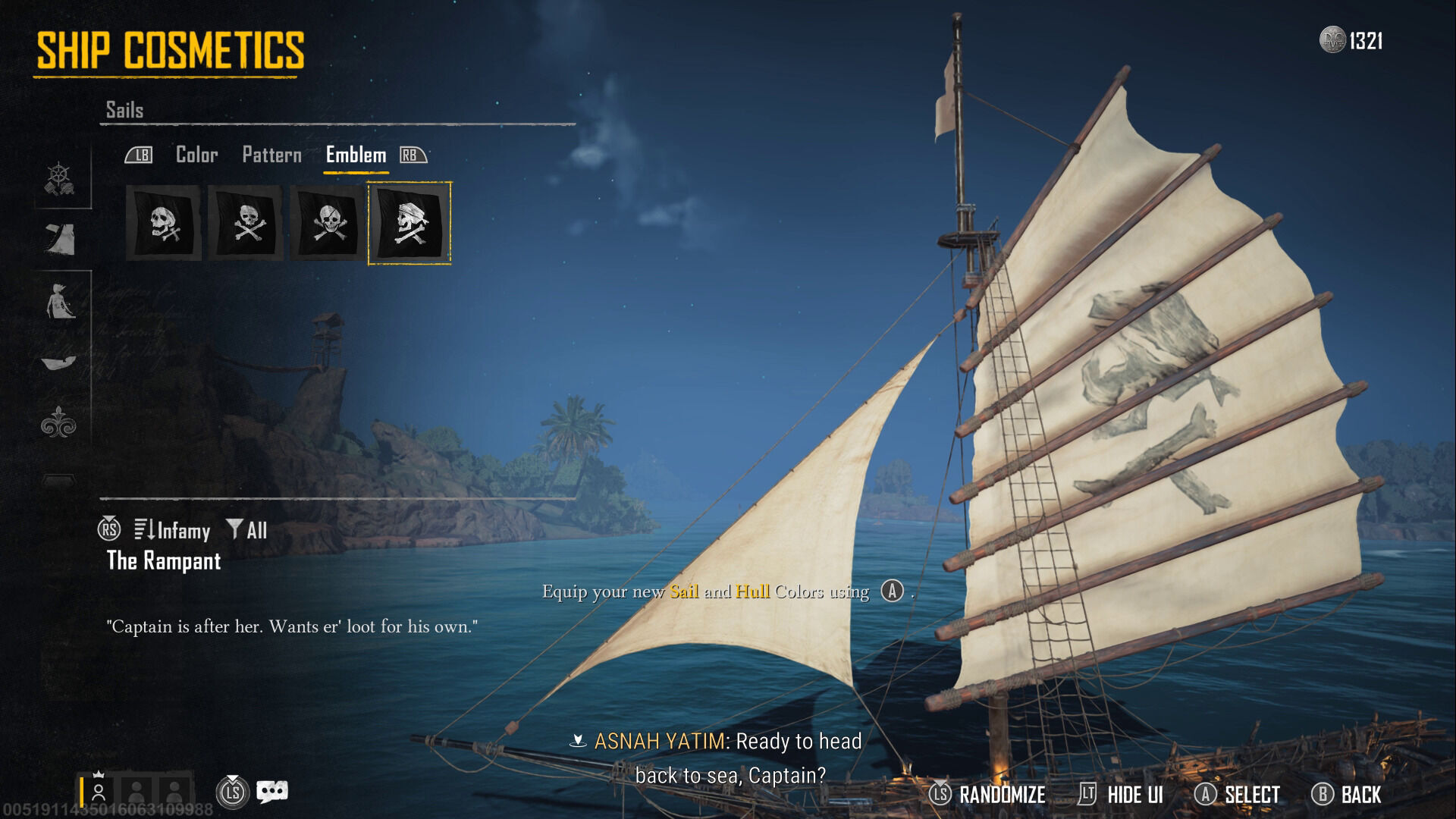Pick the classic skull and crossbones emblem

(x=246, y=223)
